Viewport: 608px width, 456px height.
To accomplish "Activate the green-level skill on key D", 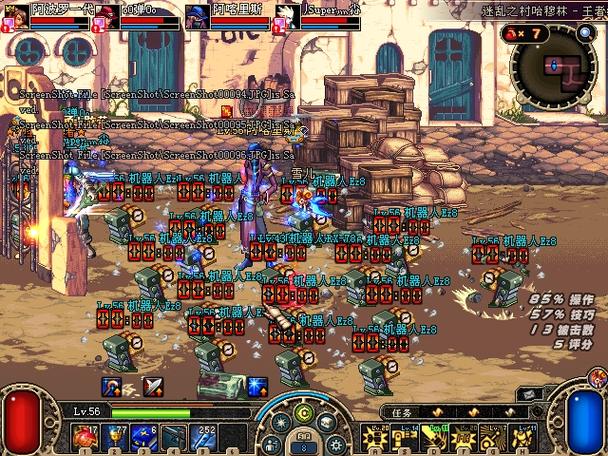I will click(435, 437).
